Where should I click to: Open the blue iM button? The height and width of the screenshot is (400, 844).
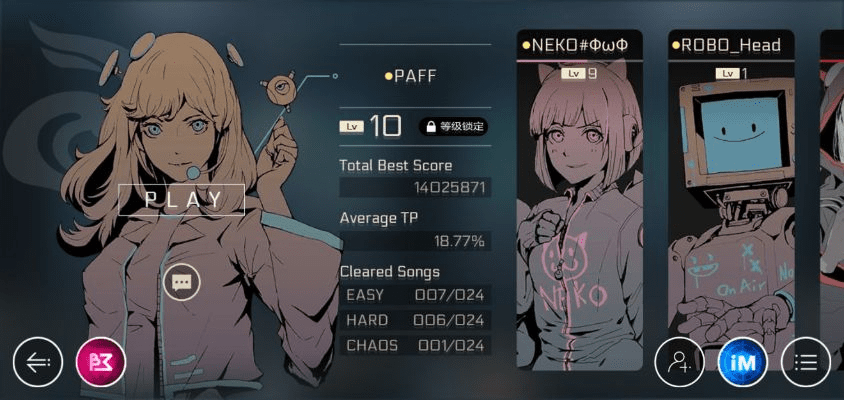[742, 362]
